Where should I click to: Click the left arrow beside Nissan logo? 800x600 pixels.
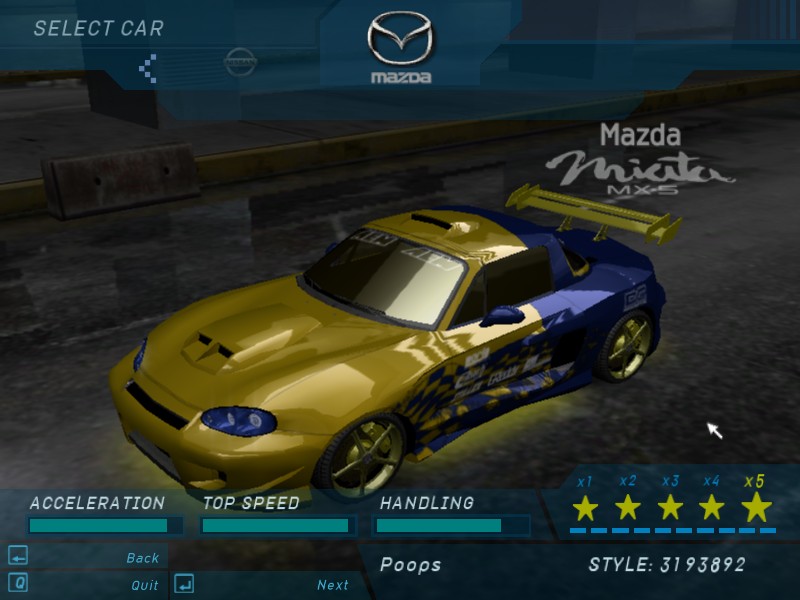[x=148, y=68]
